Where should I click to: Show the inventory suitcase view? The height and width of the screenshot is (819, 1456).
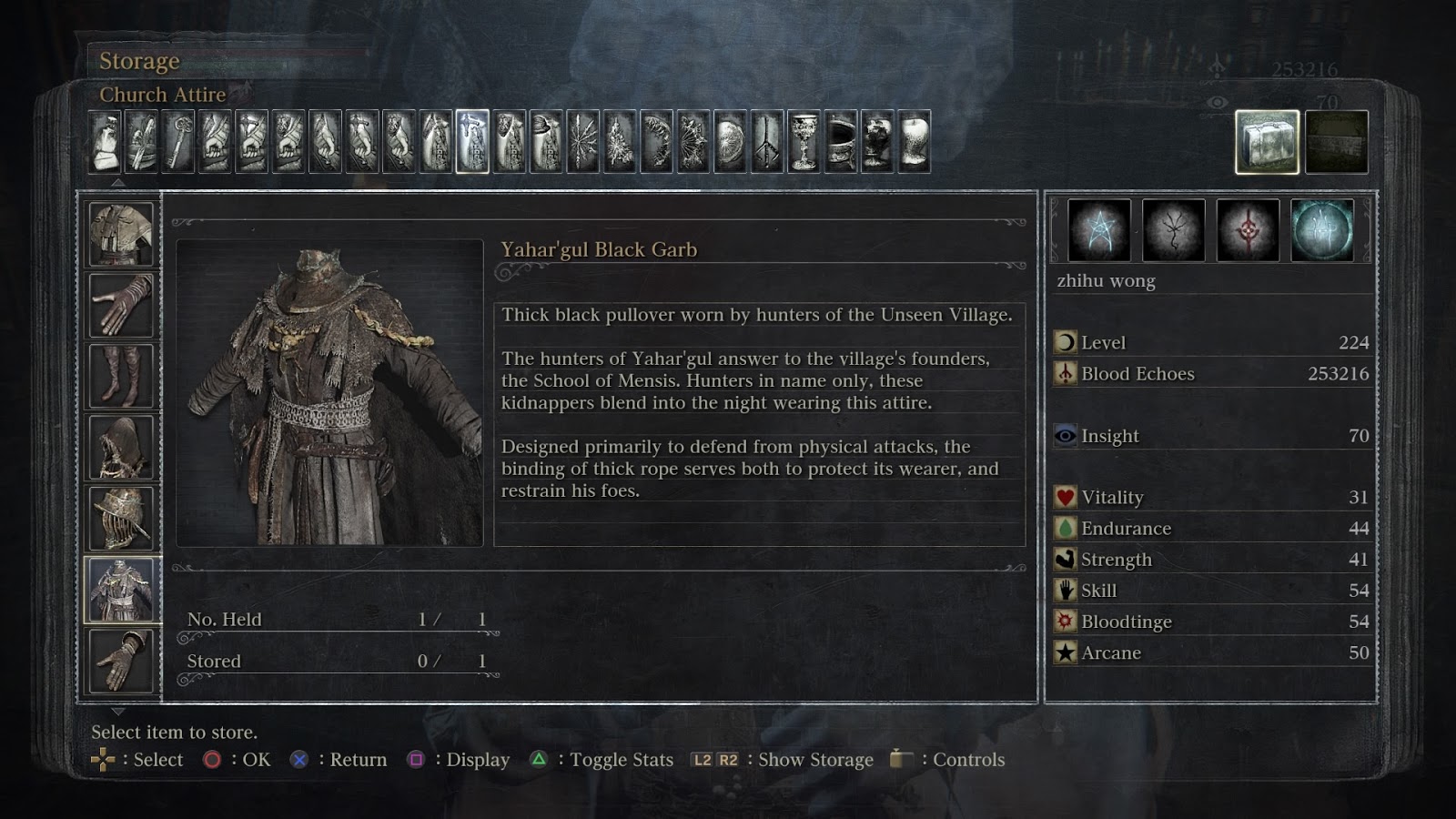tap(1267, 142)
